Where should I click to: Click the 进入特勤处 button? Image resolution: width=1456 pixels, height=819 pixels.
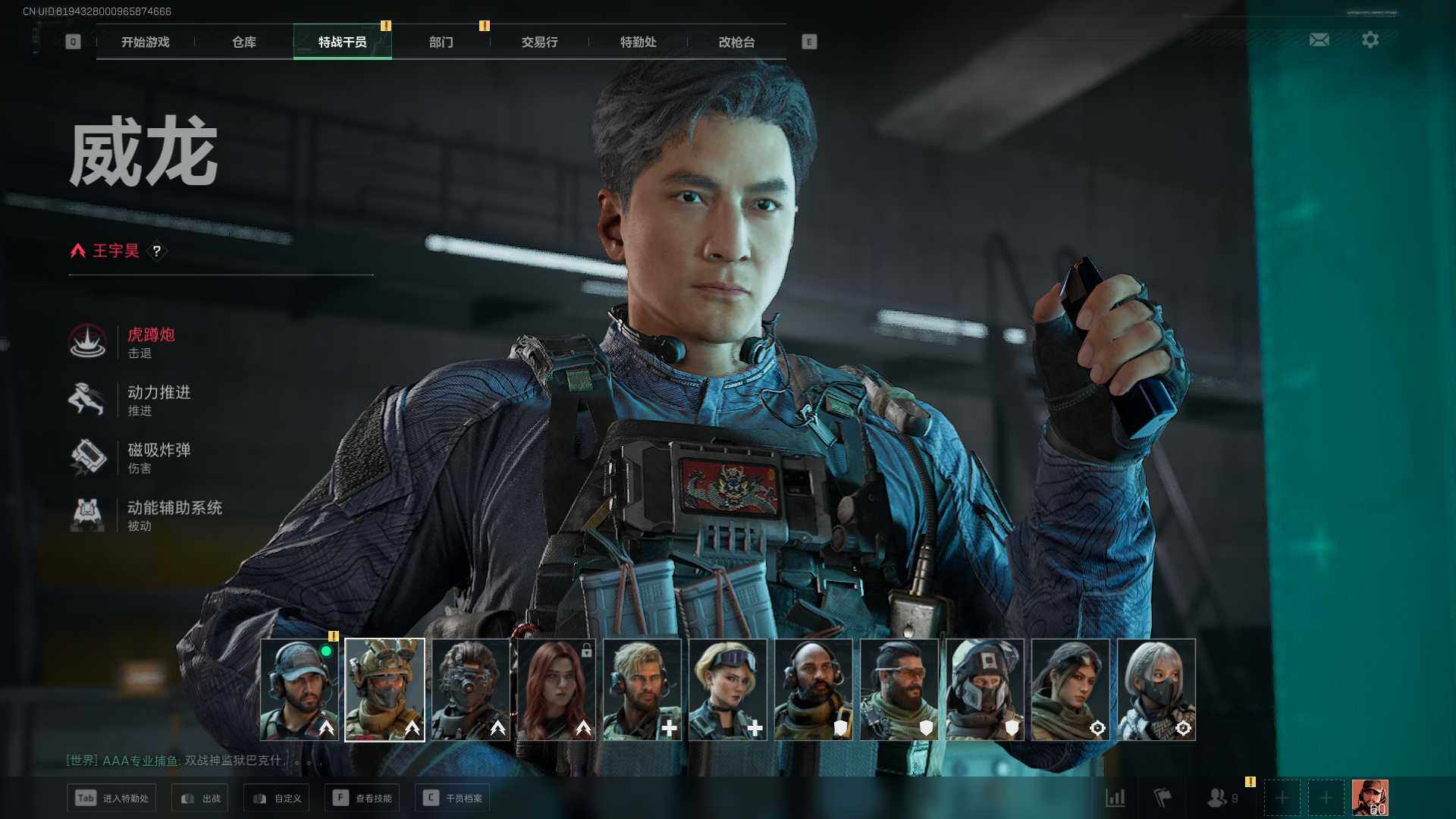point(111,798)
